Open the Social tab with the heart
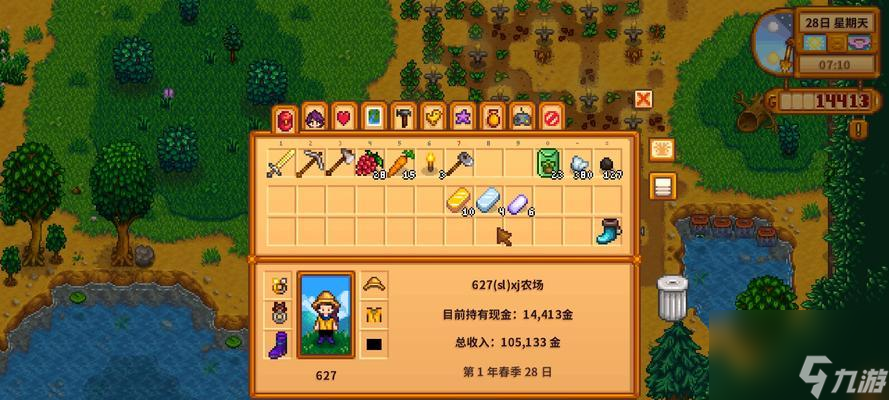This screenshot has width=889, height=400. 343,118
